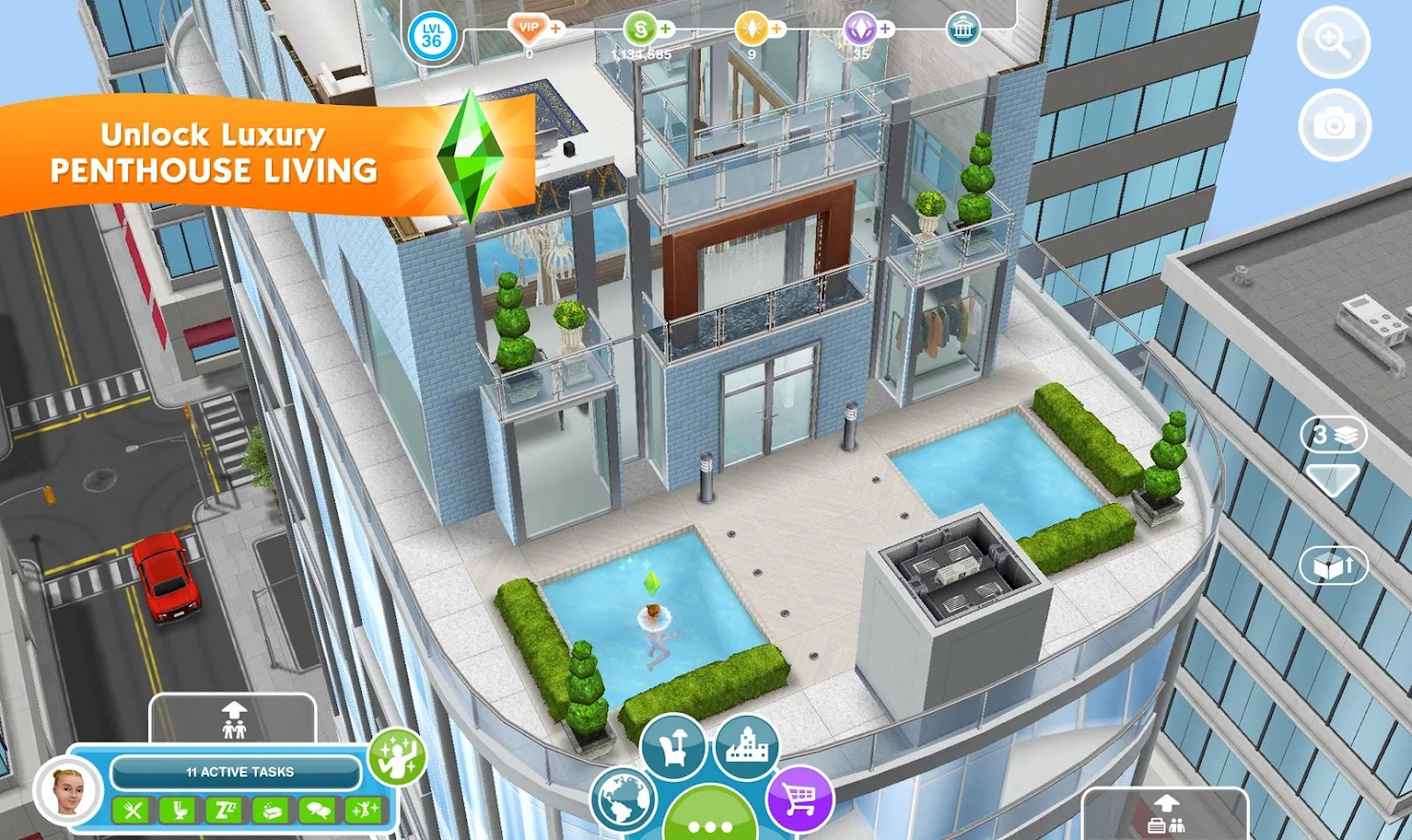The width and height of the screenshot is (1412, 840).
Task: Open the magnifier zoom tool
Action: point(1331,44)
